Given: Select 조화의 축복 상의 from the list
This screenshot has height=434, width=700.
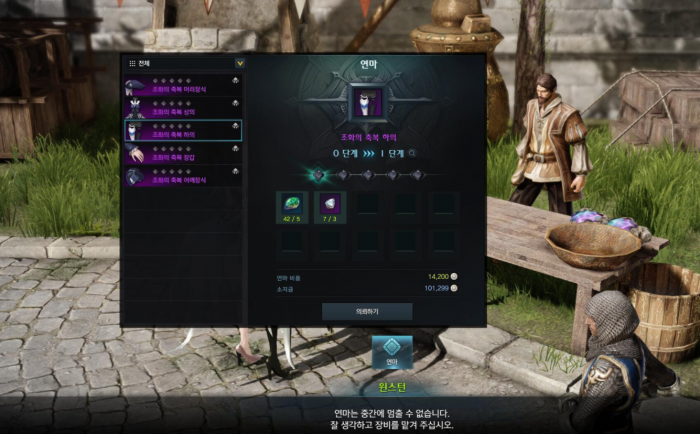Looking at the screenshot, I should click(x=183, y=109).
